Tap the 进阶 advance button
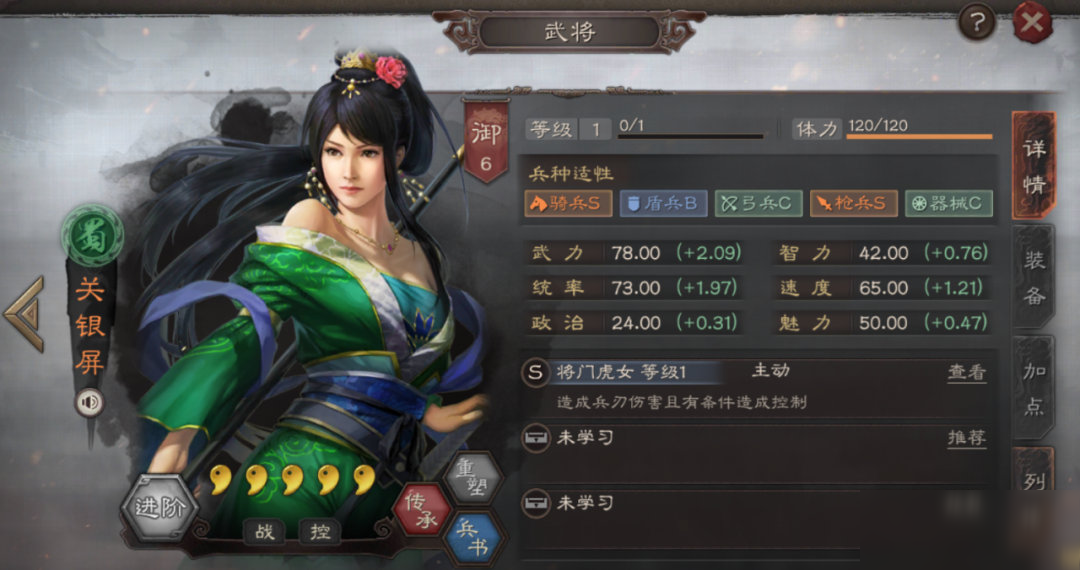 pos(160,507)
